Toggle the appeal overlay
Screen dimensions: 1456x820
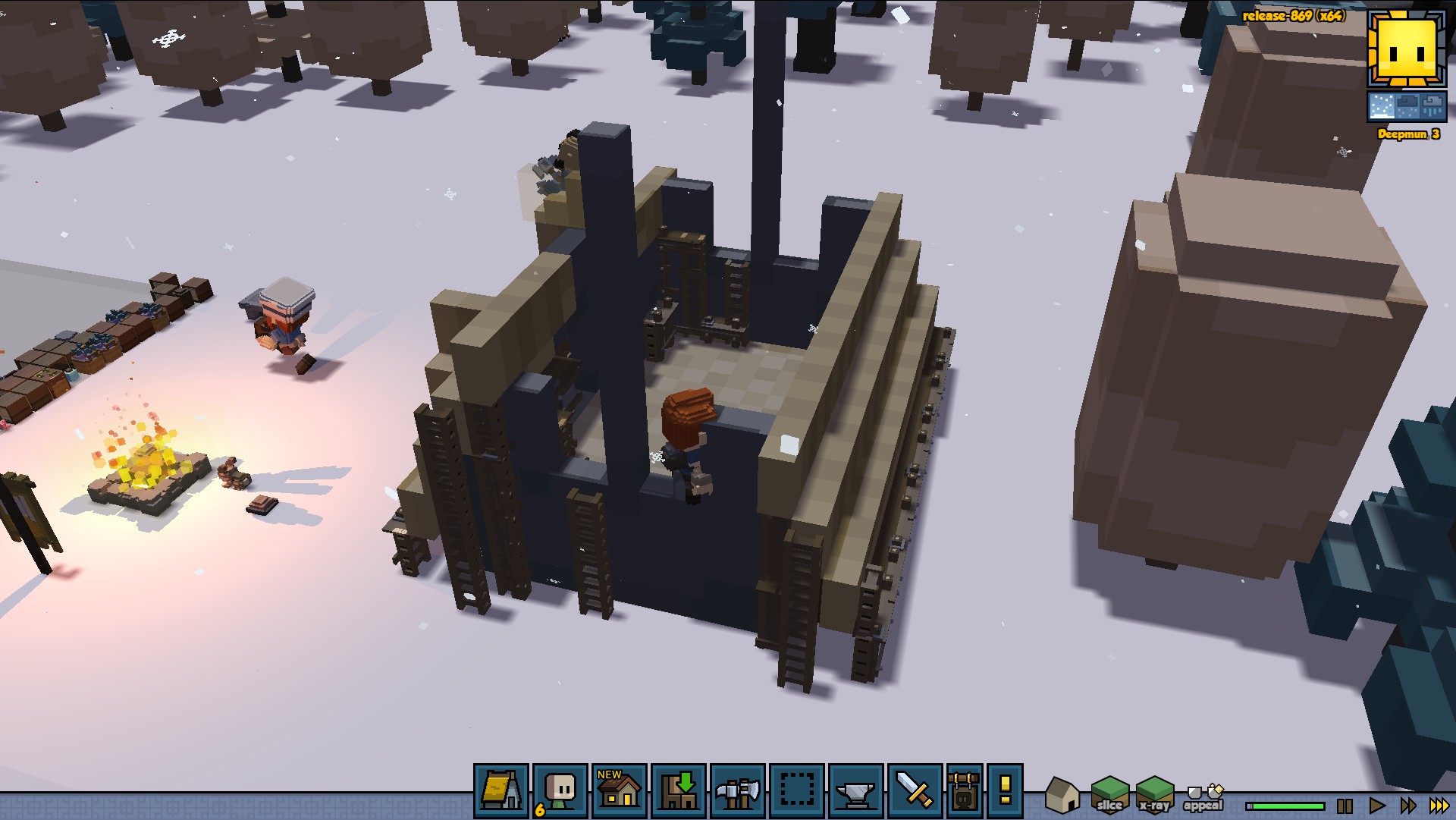coord(1203,797)
